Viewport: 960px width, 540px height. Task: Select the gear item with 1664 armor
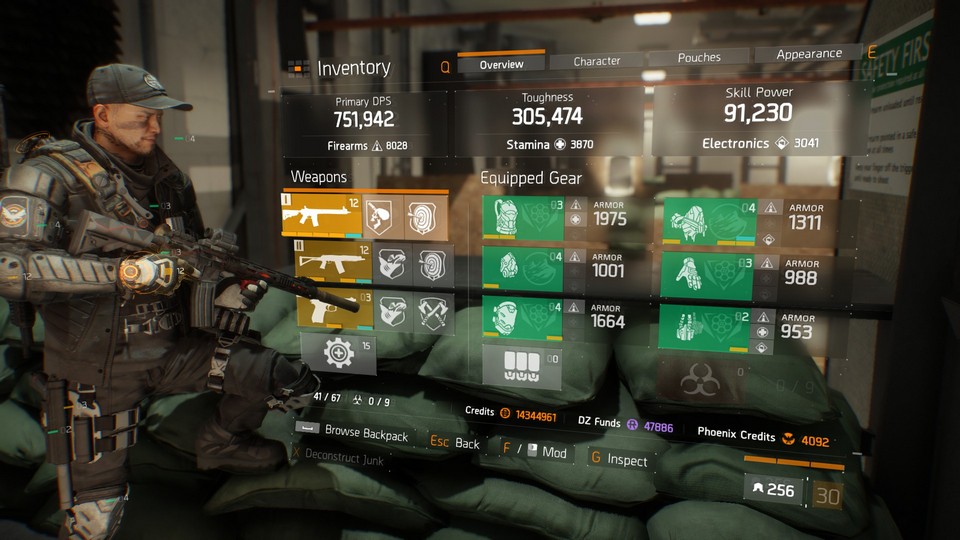coord(522,317)
